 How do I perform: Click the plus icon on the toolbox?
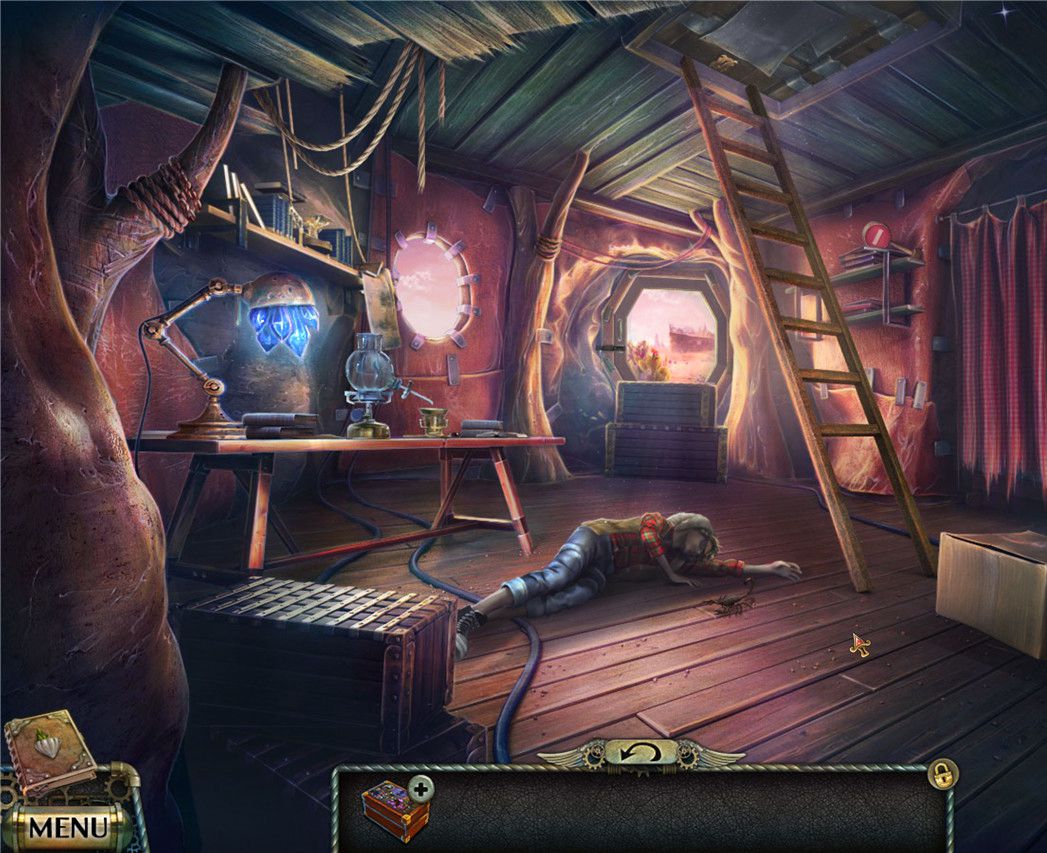click(422, 789)
